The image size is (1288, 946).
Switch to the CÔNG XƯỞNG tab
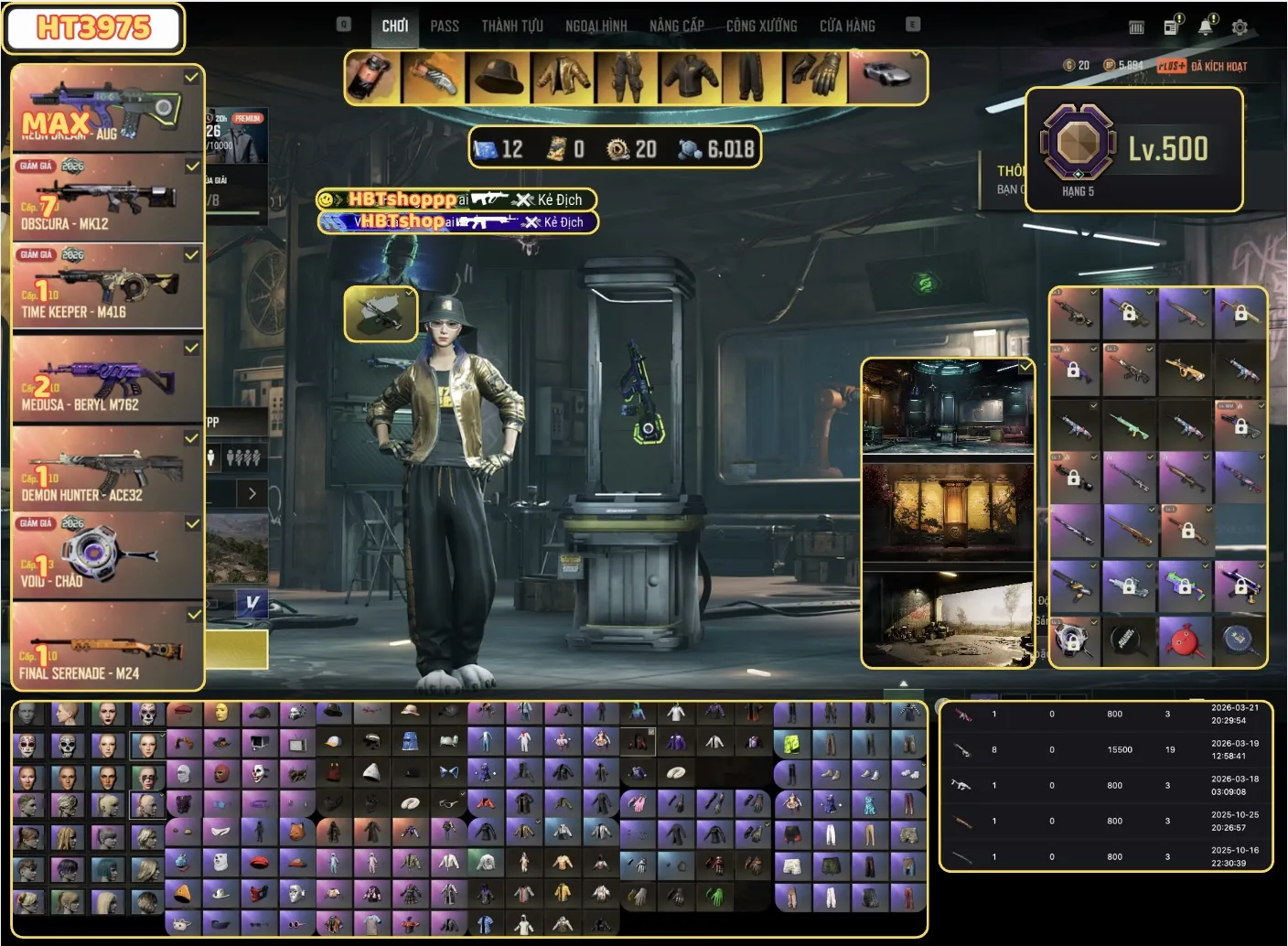pos(761,26)
